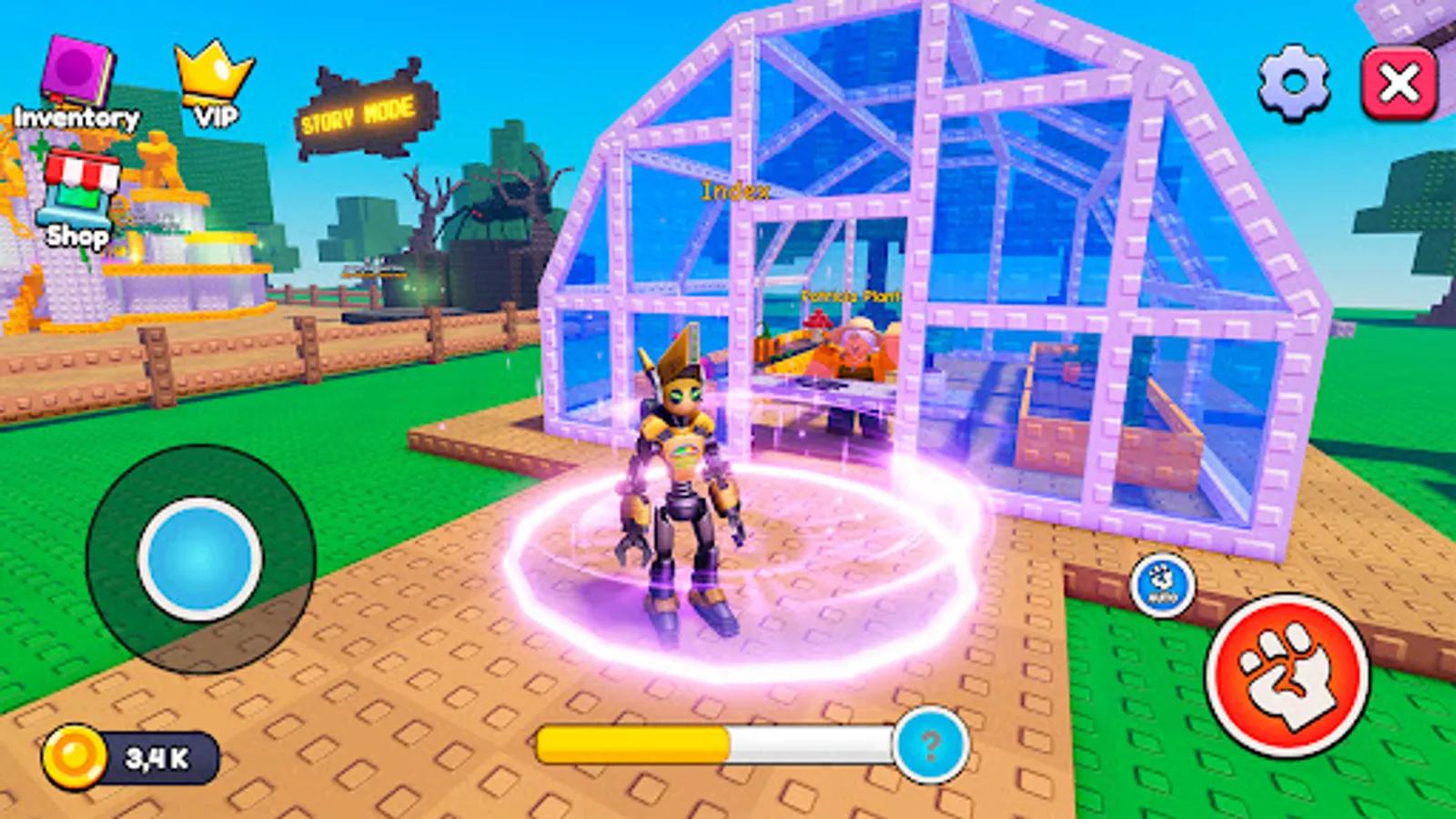Viewport: 1456px width, 819px height.
Task: Tap the coin counter icon
Action: [x=76, y=753]
